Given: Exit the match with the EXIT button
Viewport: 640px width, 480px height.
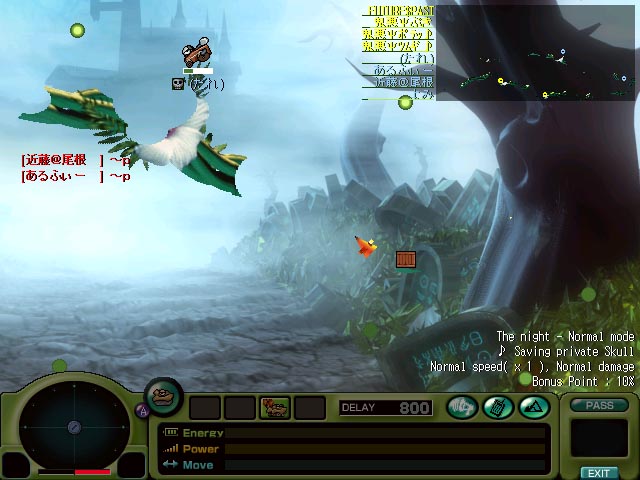Looking at the screenshot, I should pos(599,472).
